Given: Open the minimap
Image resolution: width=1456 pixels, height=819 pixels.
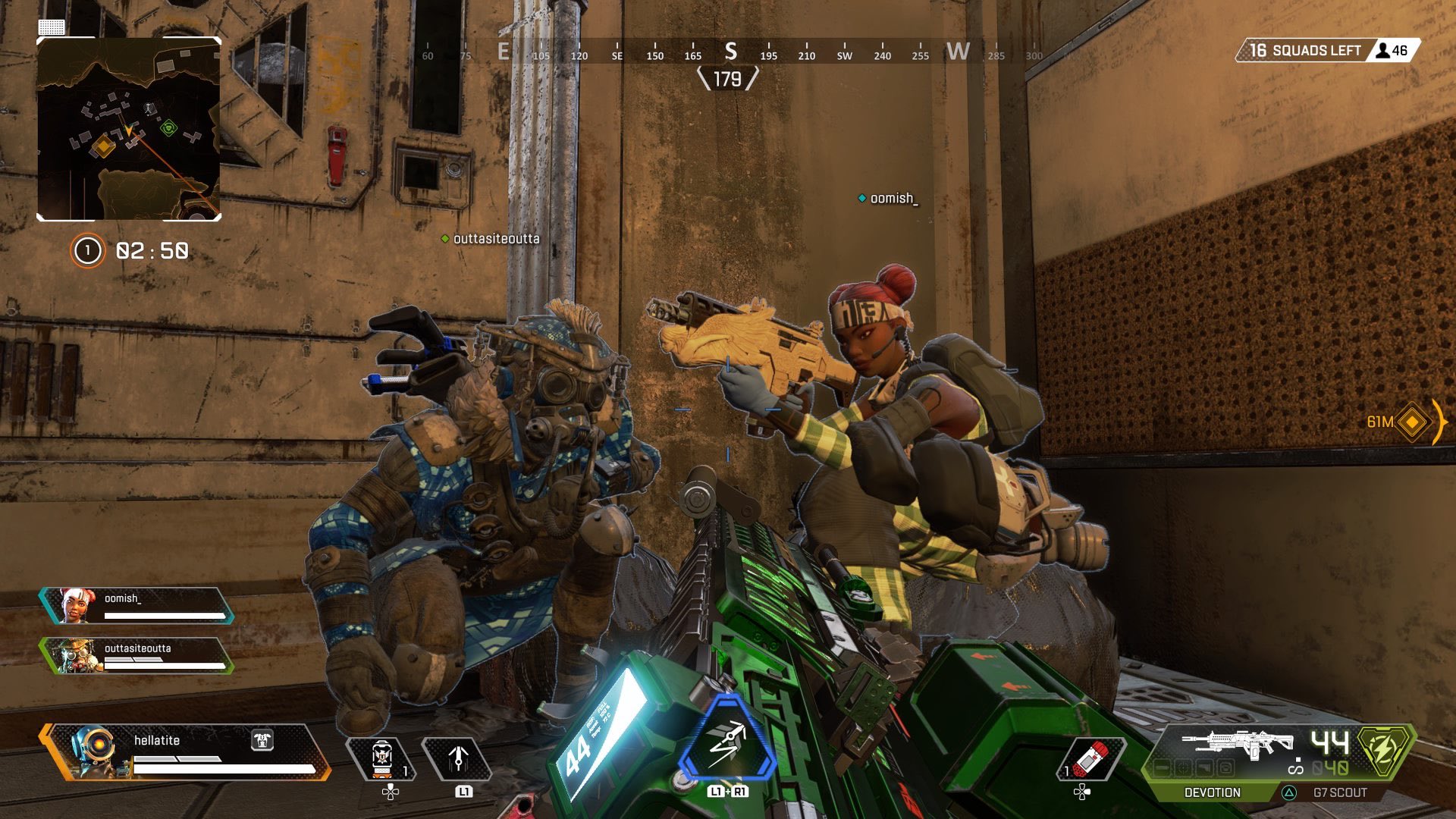Looking at the screenshot, I should 129,129.
